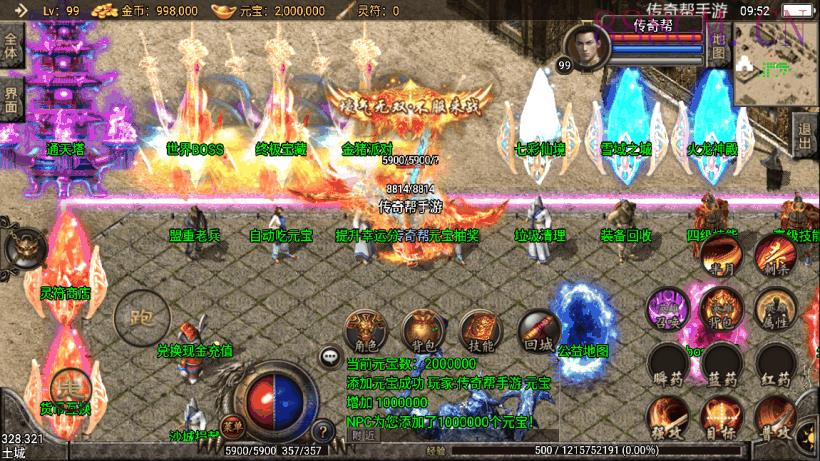
Task: Click the question mark help button
Action: pyautogui.click(x=322, y=432)
